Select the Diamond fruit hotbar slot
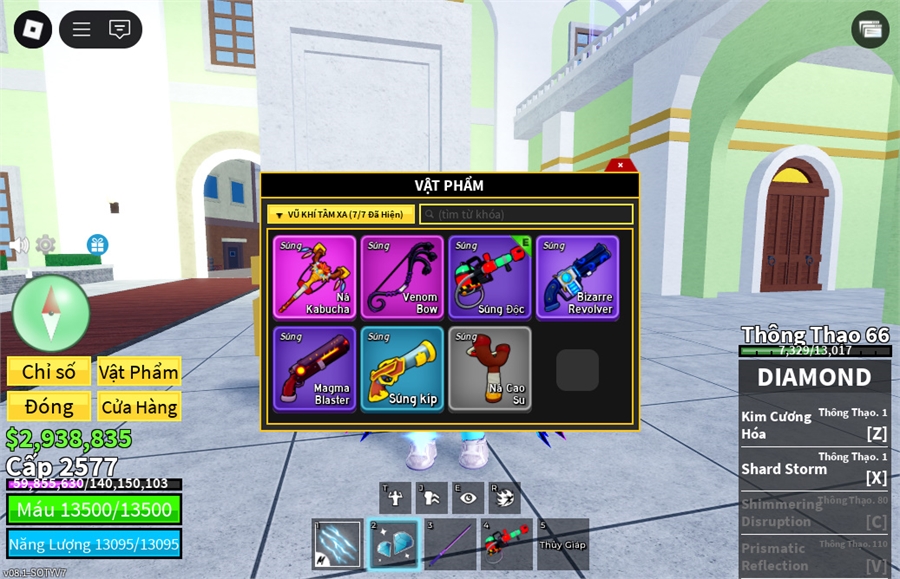This screenshot has width=900, height=579. (393, 544)
